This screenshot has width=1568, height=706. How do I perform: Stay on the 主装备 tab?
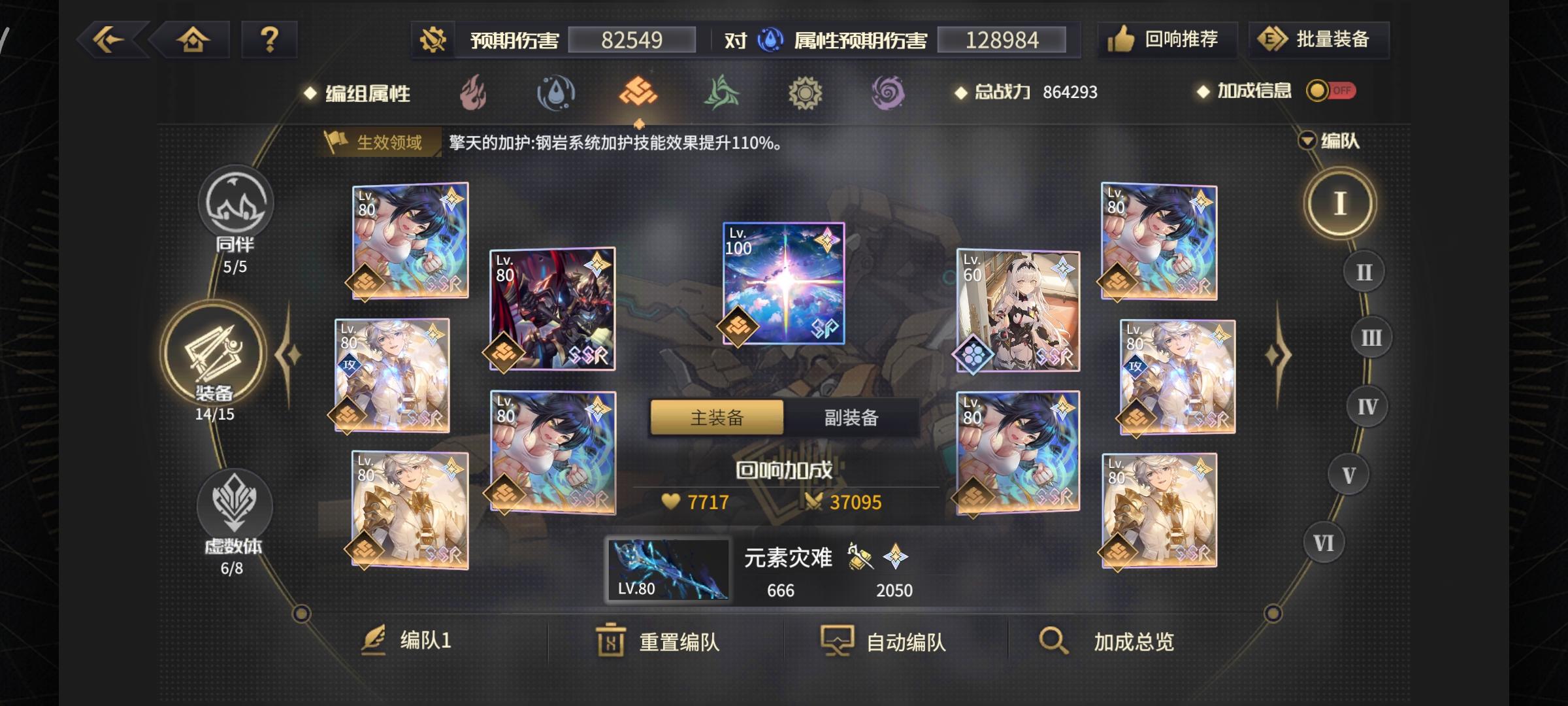716,417
